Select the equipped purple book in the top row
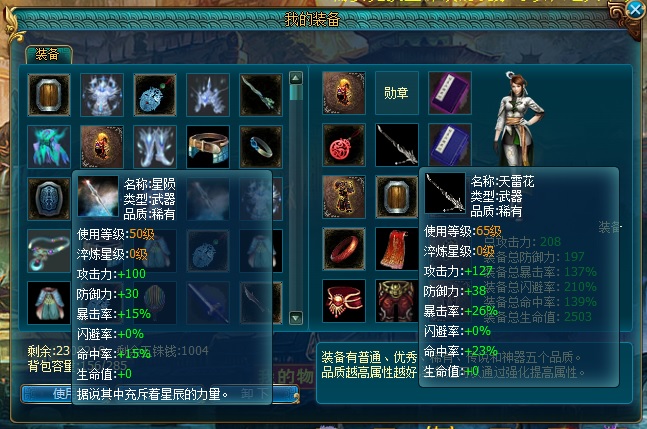 click(449, 93)
